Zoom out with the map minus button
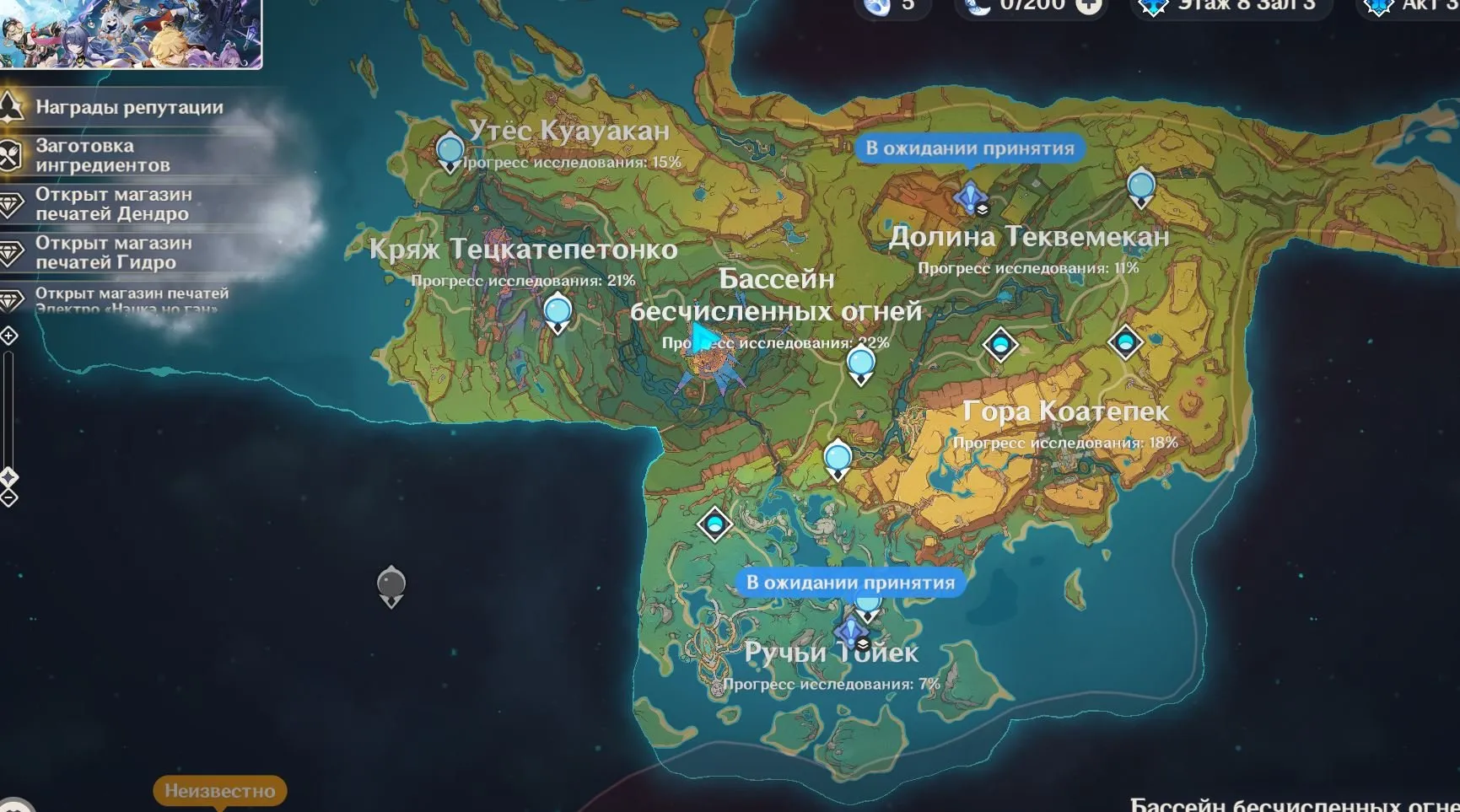This screenshot has height=812, width=1460. pyautogui.click(x=8, y=498)
